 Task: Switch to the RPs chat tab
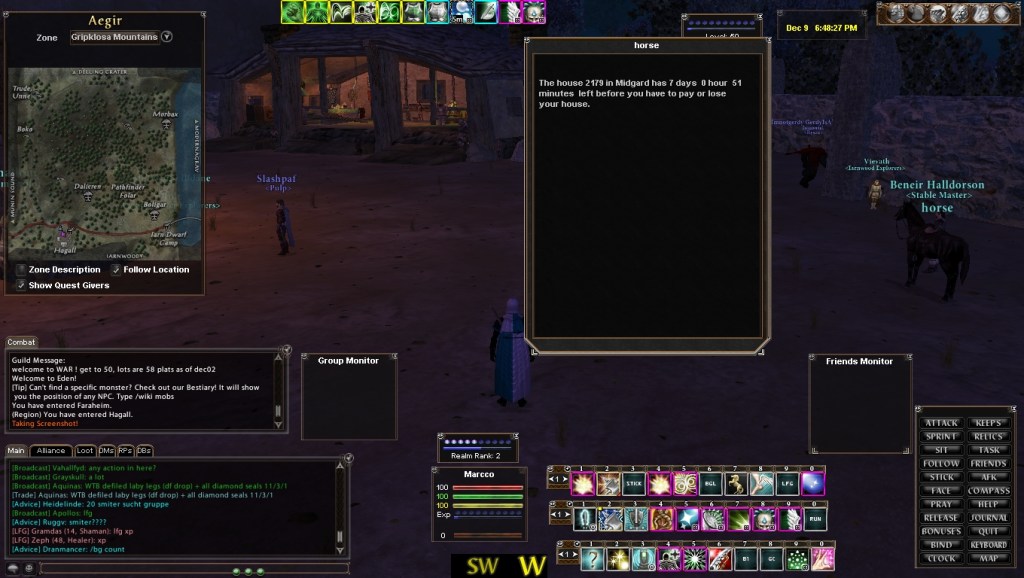point(125,451)
